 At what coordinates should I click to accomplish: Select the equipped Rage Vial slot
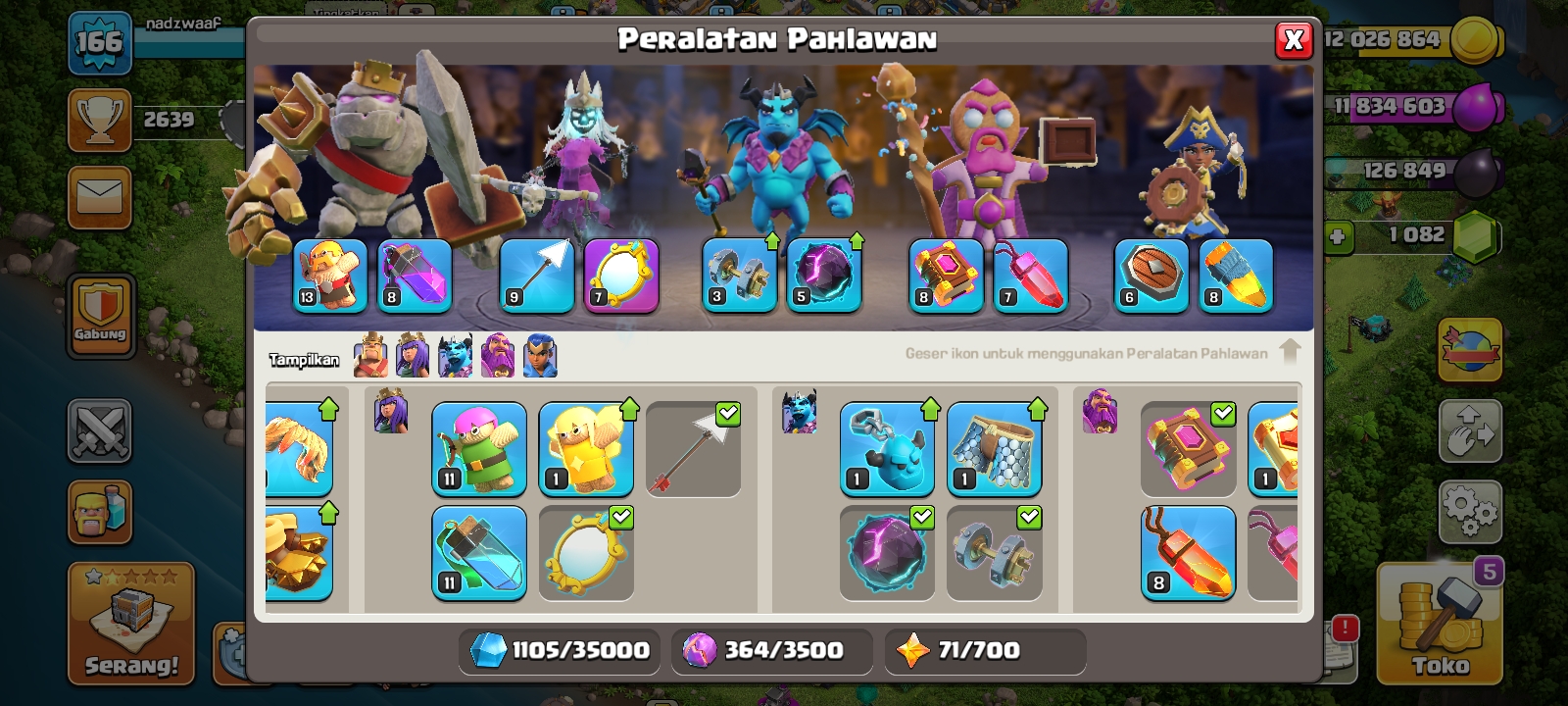pos(415,276)
